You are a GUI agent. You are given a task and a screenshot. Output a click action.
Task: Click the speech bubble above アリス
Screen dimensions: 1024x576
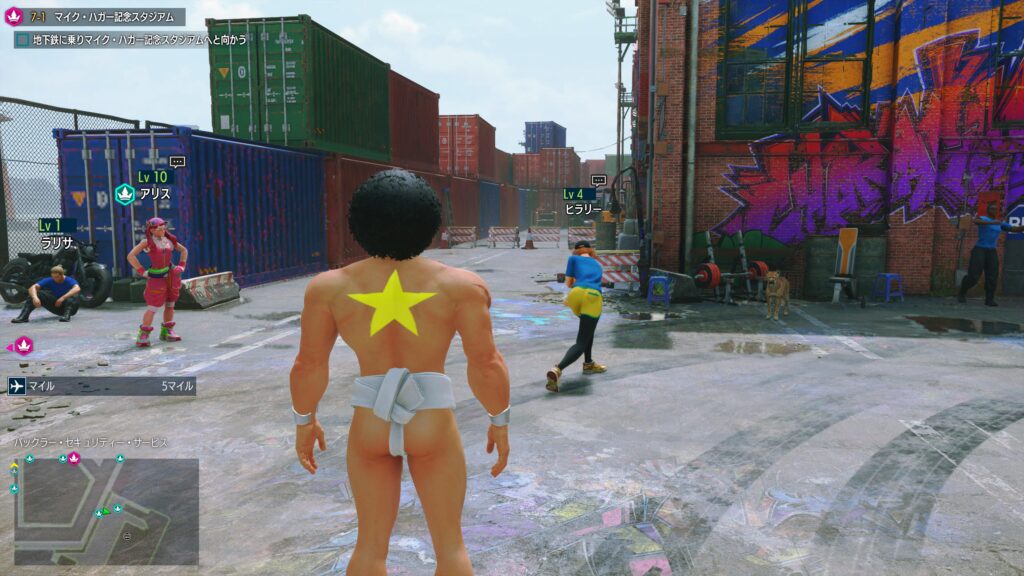[x=177, y=161]
